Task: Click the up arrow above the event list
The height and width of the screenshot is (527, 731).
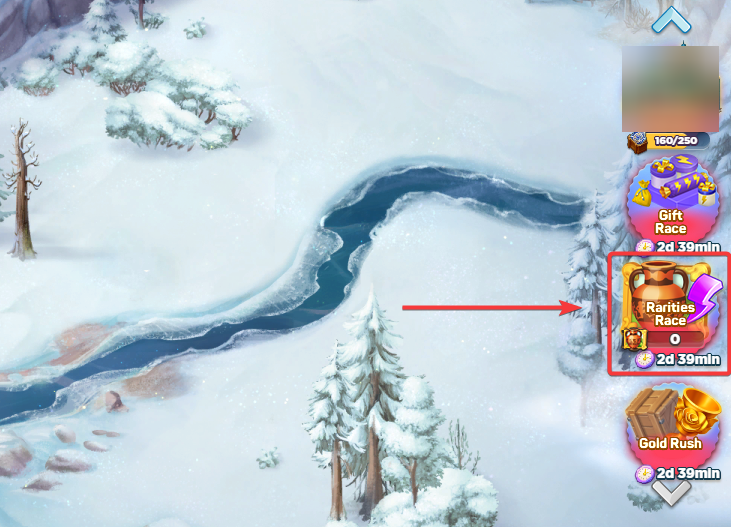Action: [x=669, y=19]
